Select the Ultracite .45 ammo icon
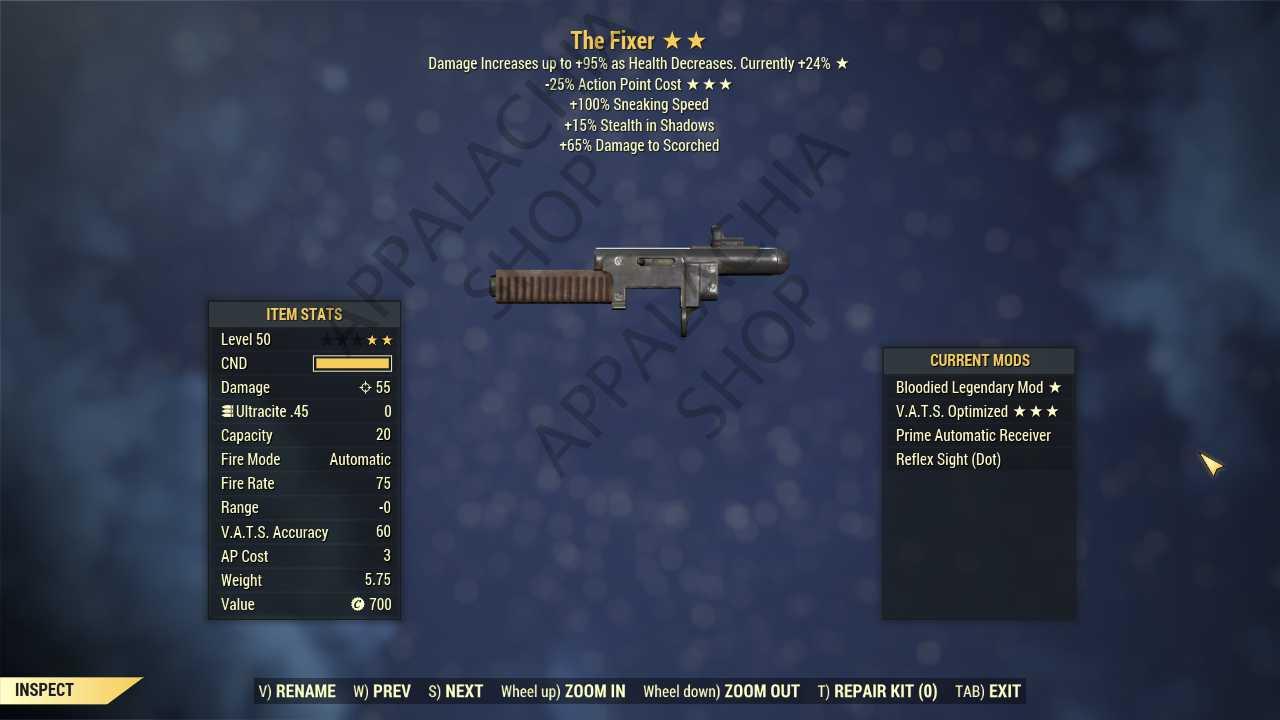This screenshot has width=1280, height=720. tap(226, 411)
